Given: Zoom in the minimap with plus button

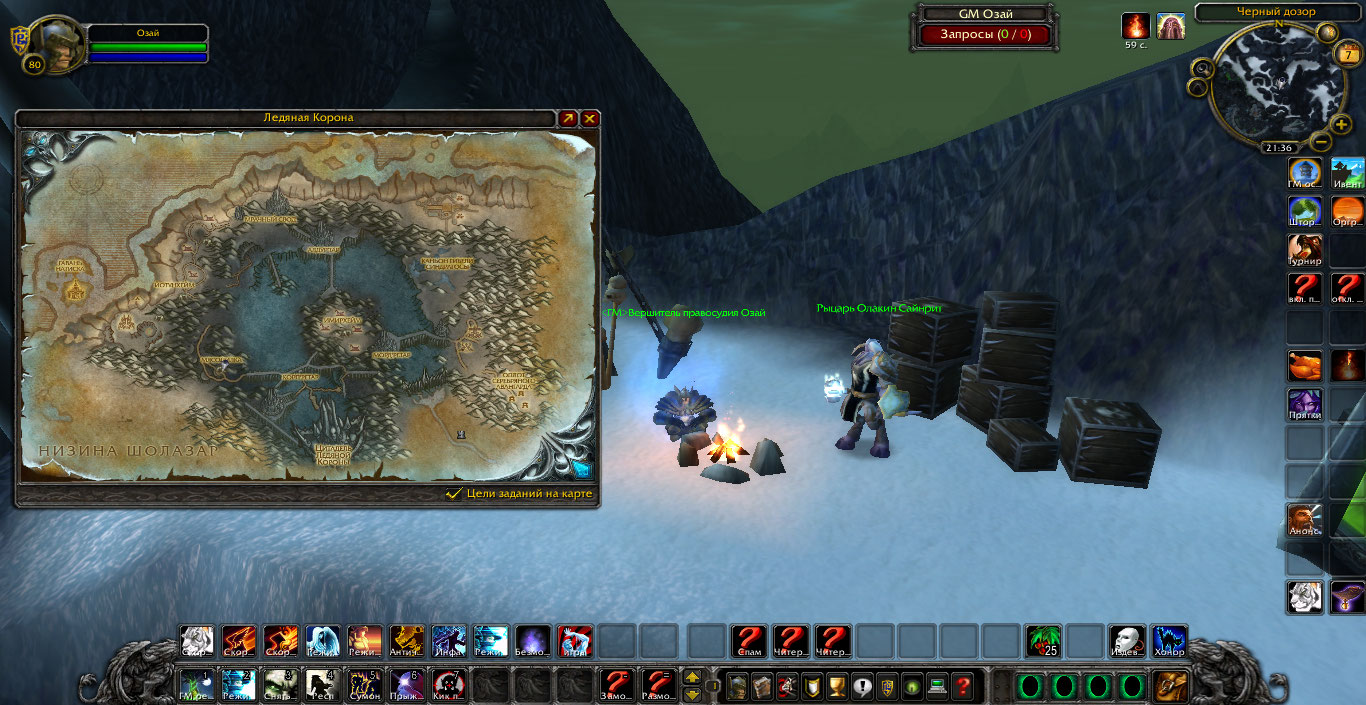Looking at the screenshot, I should coord(1341,124).
